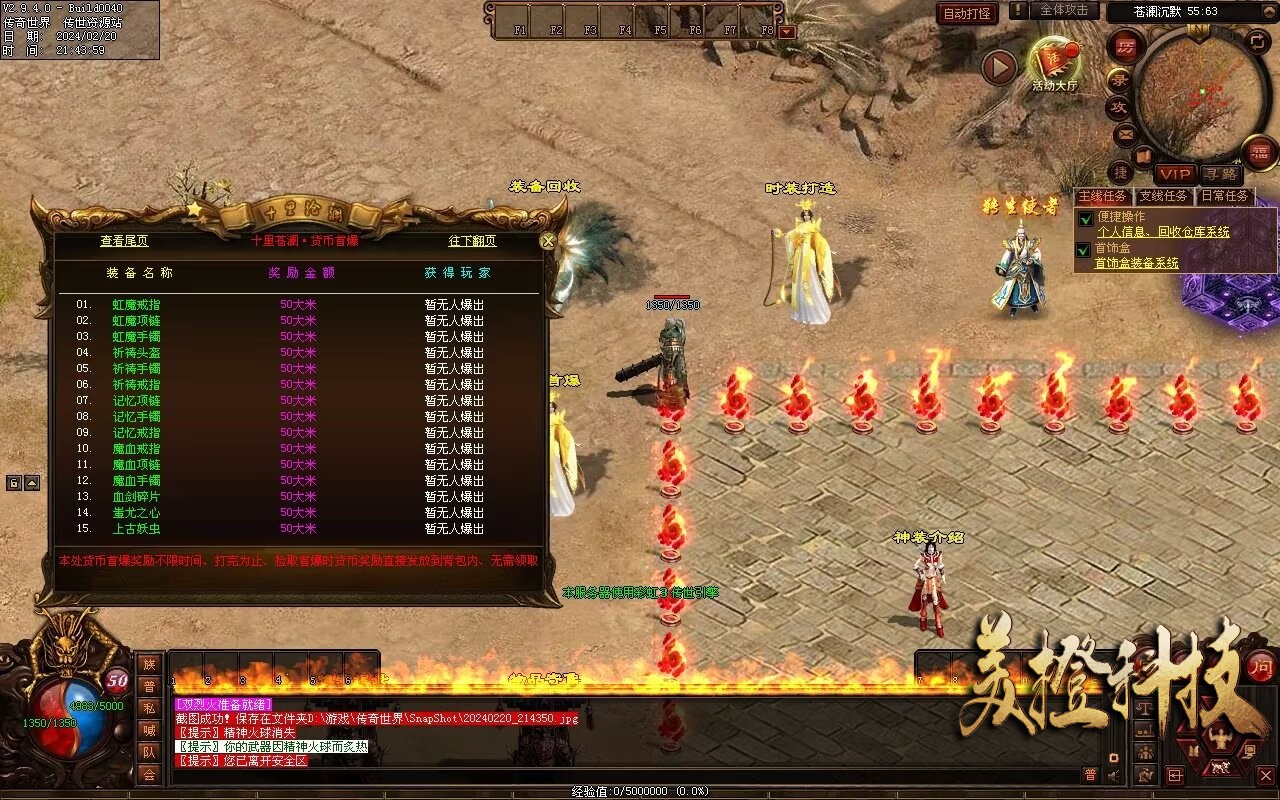Image resolution: width=1280 pixels, height=800 pixels.
Task: Close the 十里苍澜 reward panel
Action: point(547,241)
